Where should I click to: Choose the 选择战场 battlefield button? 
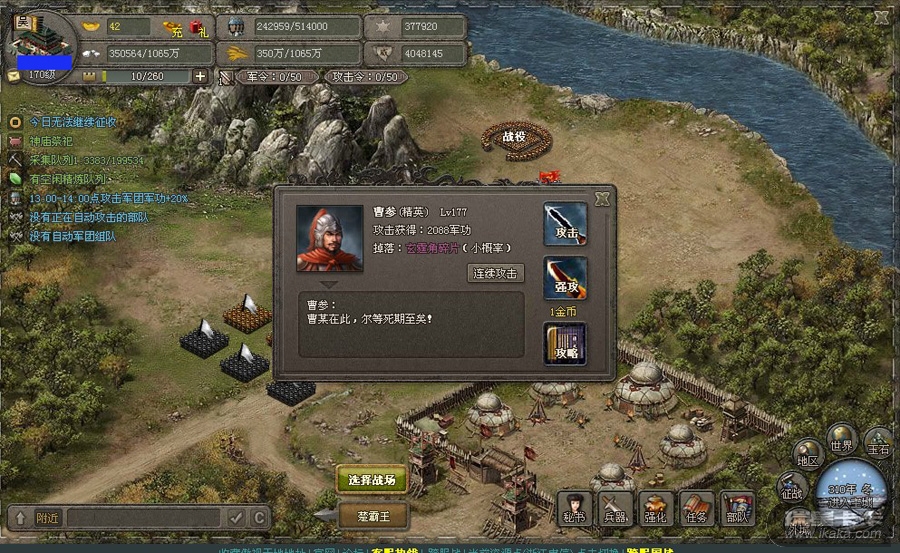[x=371, y=480]
